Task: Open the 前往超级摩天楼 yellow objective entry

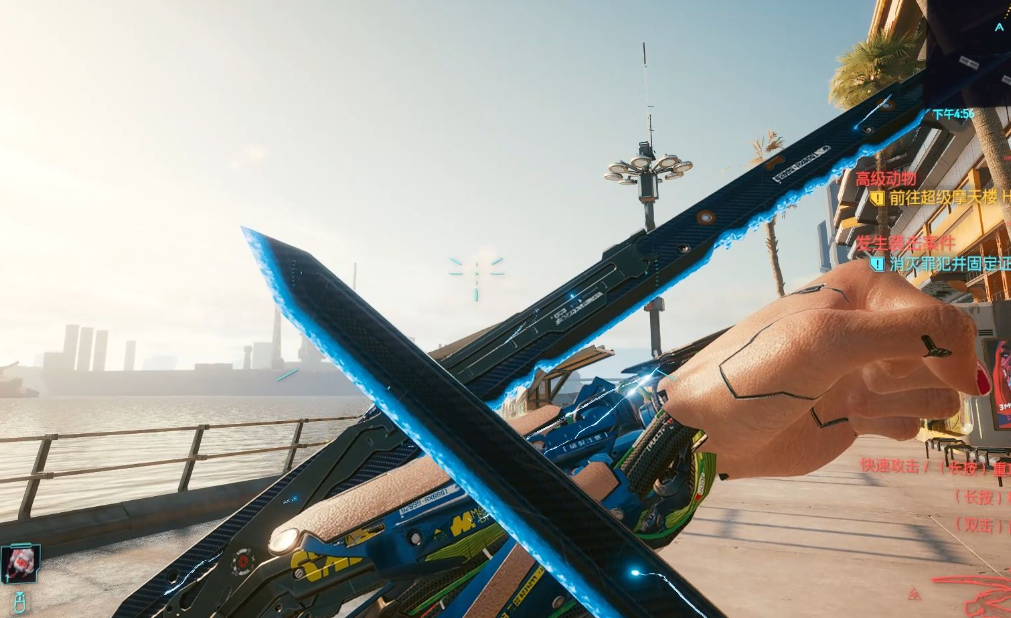Action: pyautogui.click(x=942, y=198)
